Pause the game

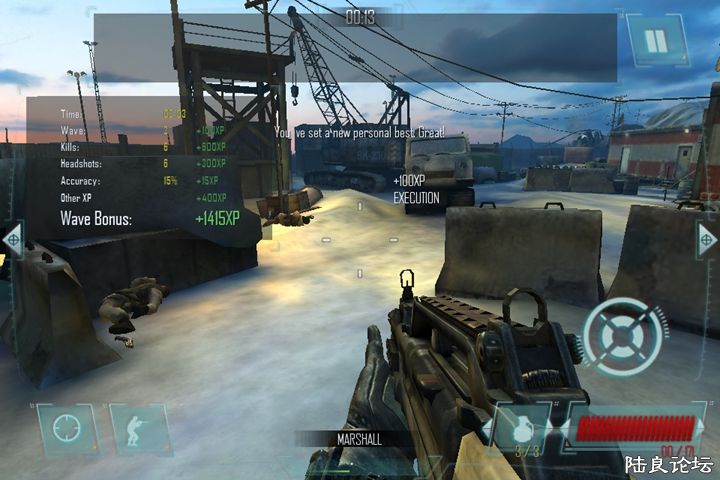coord(655,41)
